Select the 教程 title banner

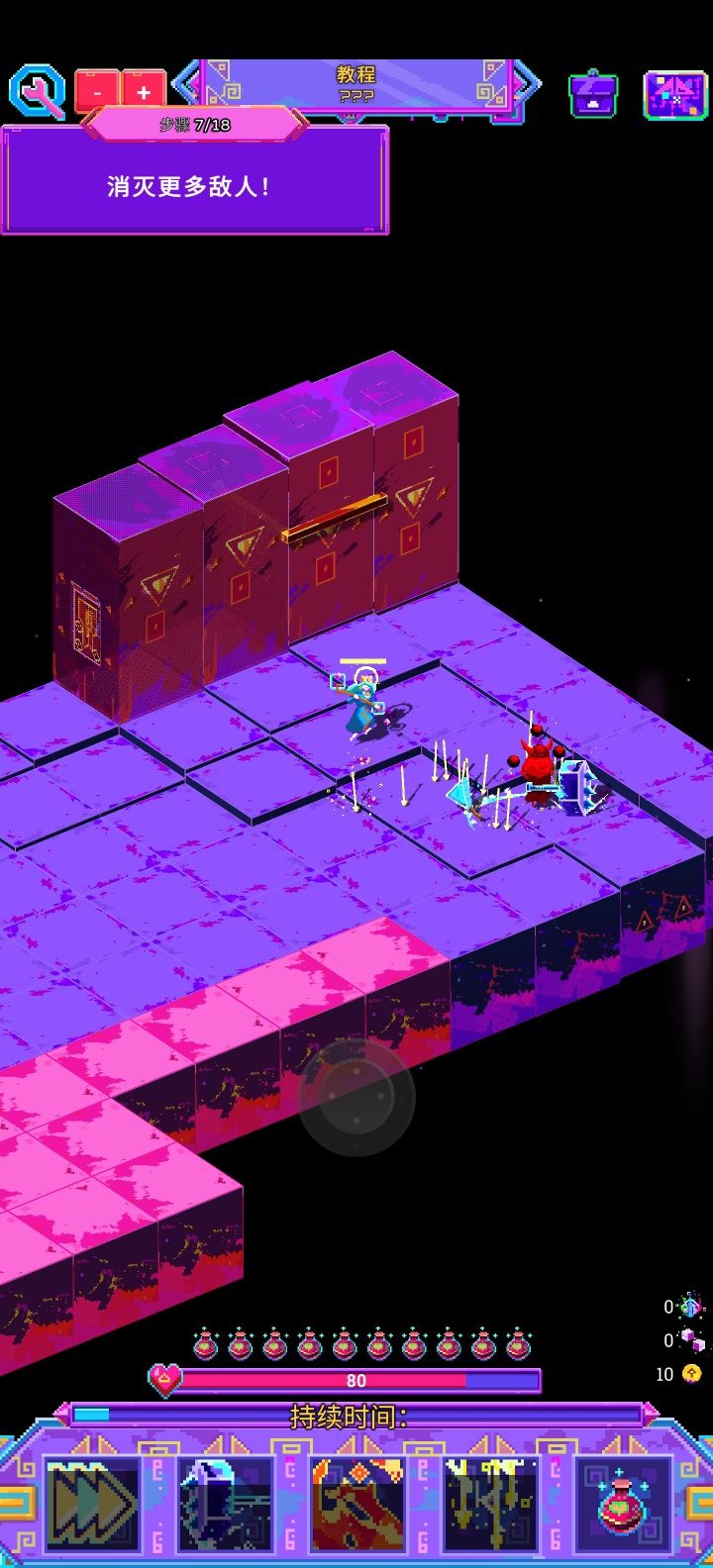click(x=356, y=83)
